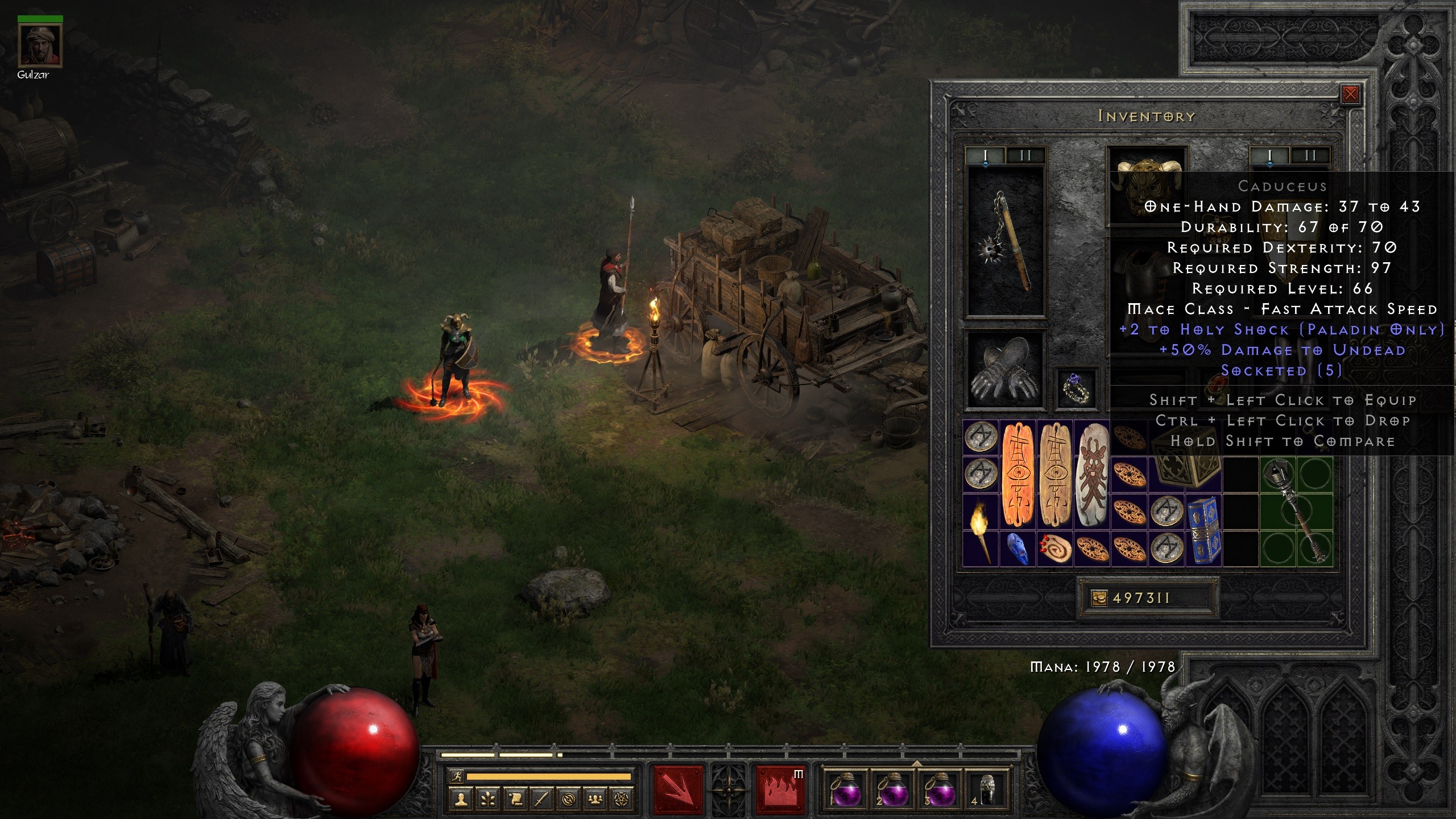Select the equipped gauntlets slot
Image resolution: width=1456 pixels, height=819 pixels.
pos(1007,370)
